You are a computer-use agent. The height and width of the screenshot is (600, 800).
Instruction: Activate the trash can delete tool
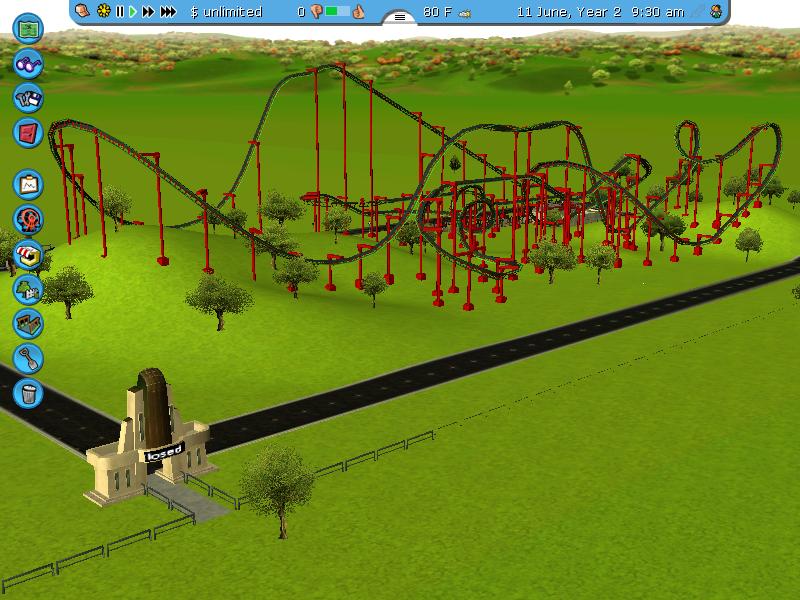29,391
